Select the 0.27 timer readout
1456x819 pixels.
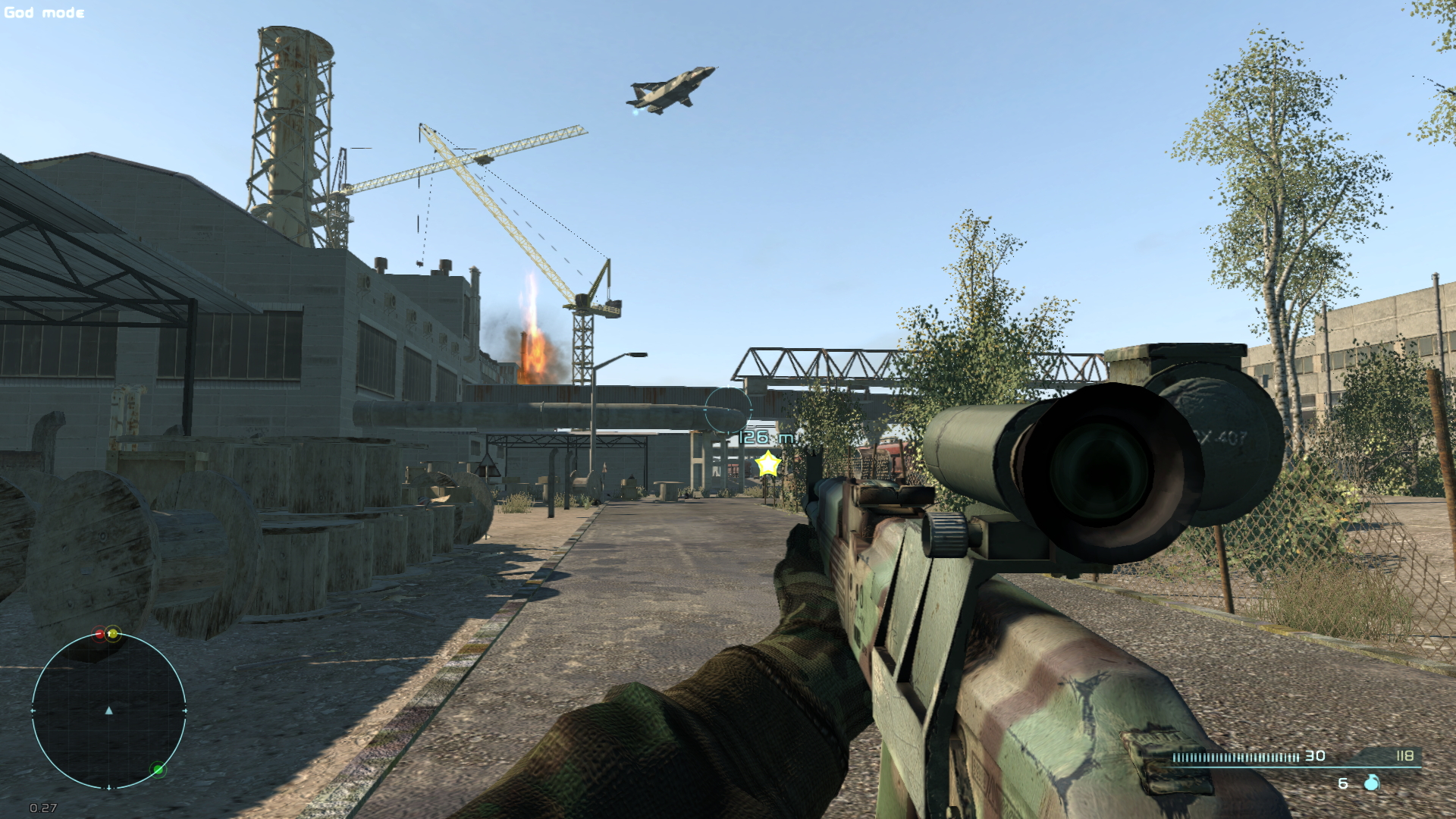coord(42,808)
